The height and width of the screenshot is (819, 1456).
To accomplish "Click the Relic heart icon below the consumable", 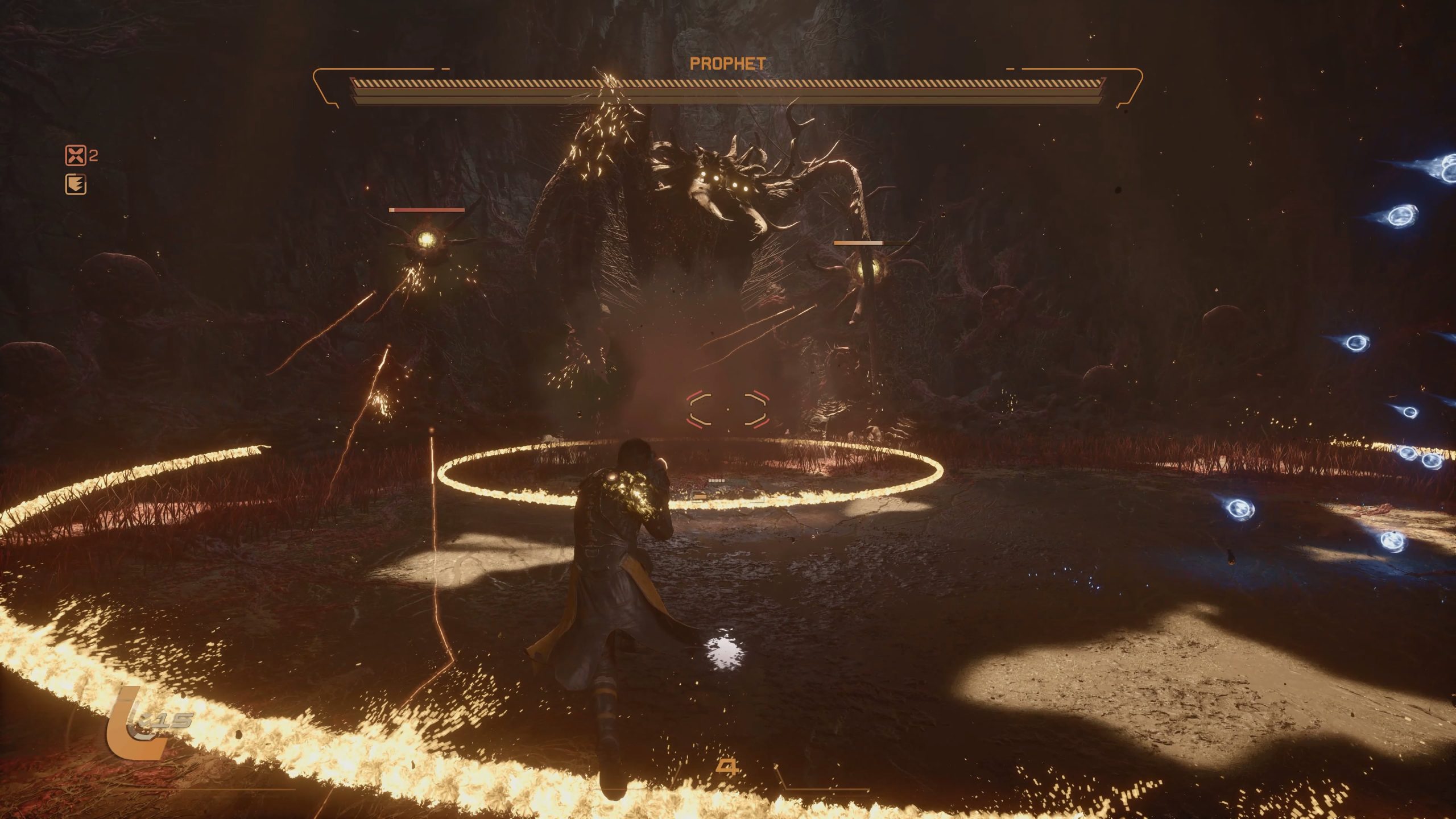I will [76, 183].
